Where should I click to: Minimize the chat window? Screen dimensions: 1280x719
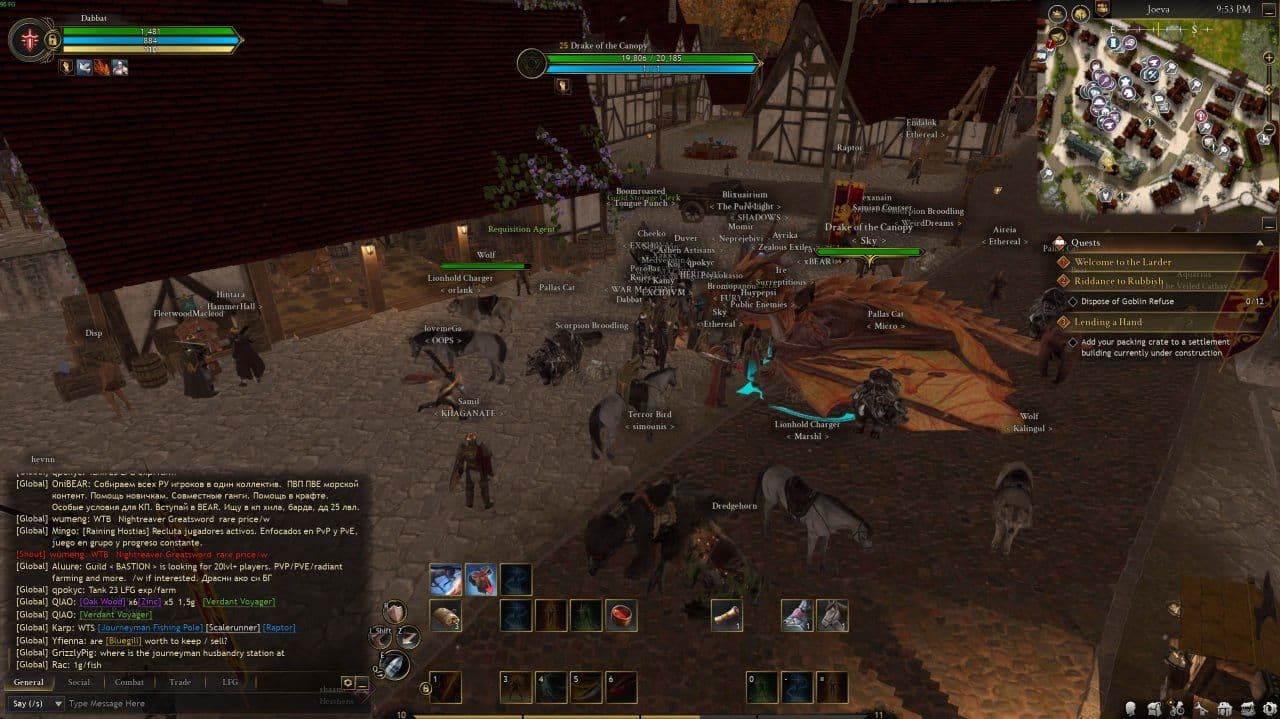pyautogui.click(x=361, y=684)
